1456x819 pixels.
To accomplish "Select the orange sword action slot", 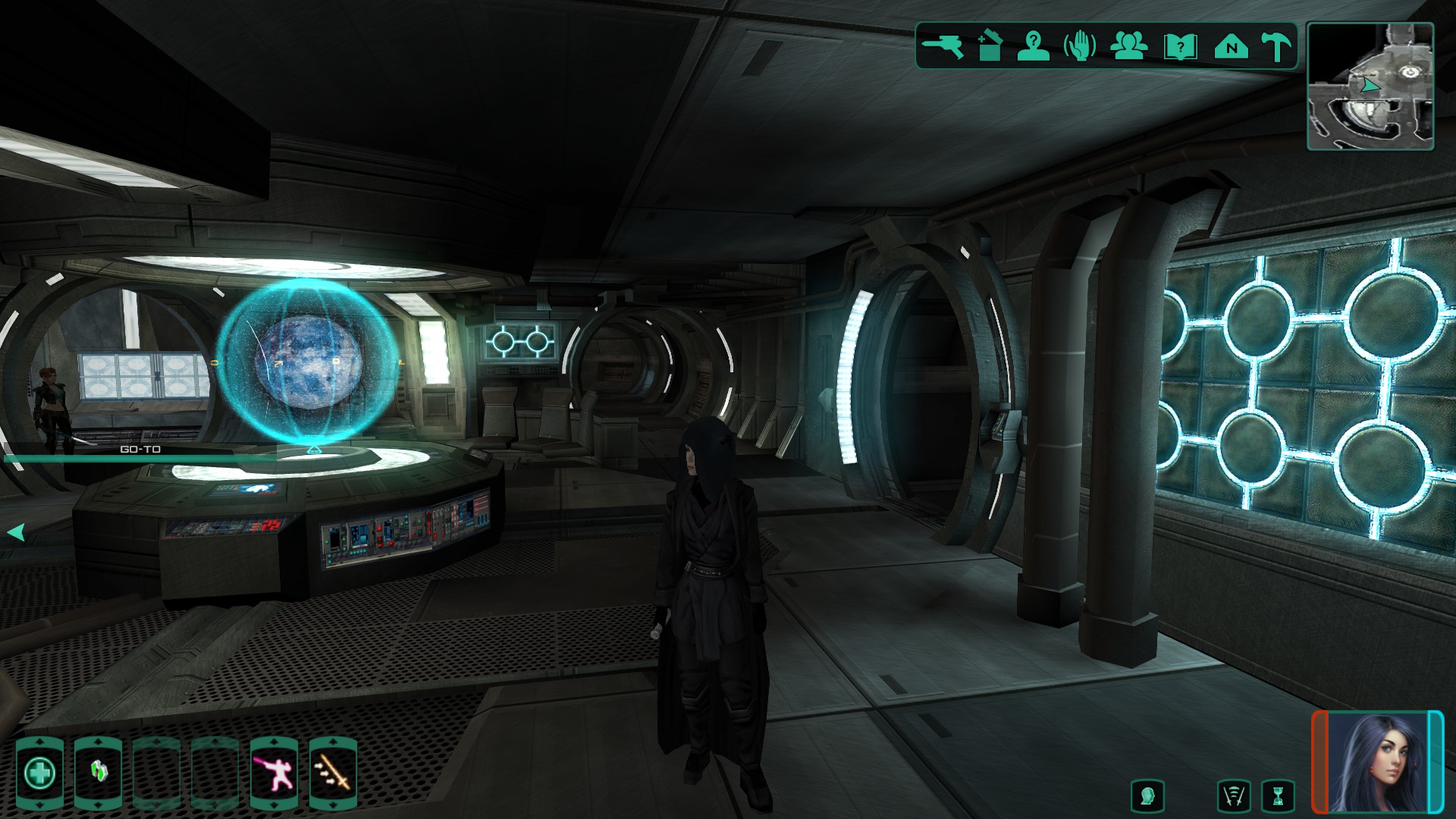I will click(333, 773).
